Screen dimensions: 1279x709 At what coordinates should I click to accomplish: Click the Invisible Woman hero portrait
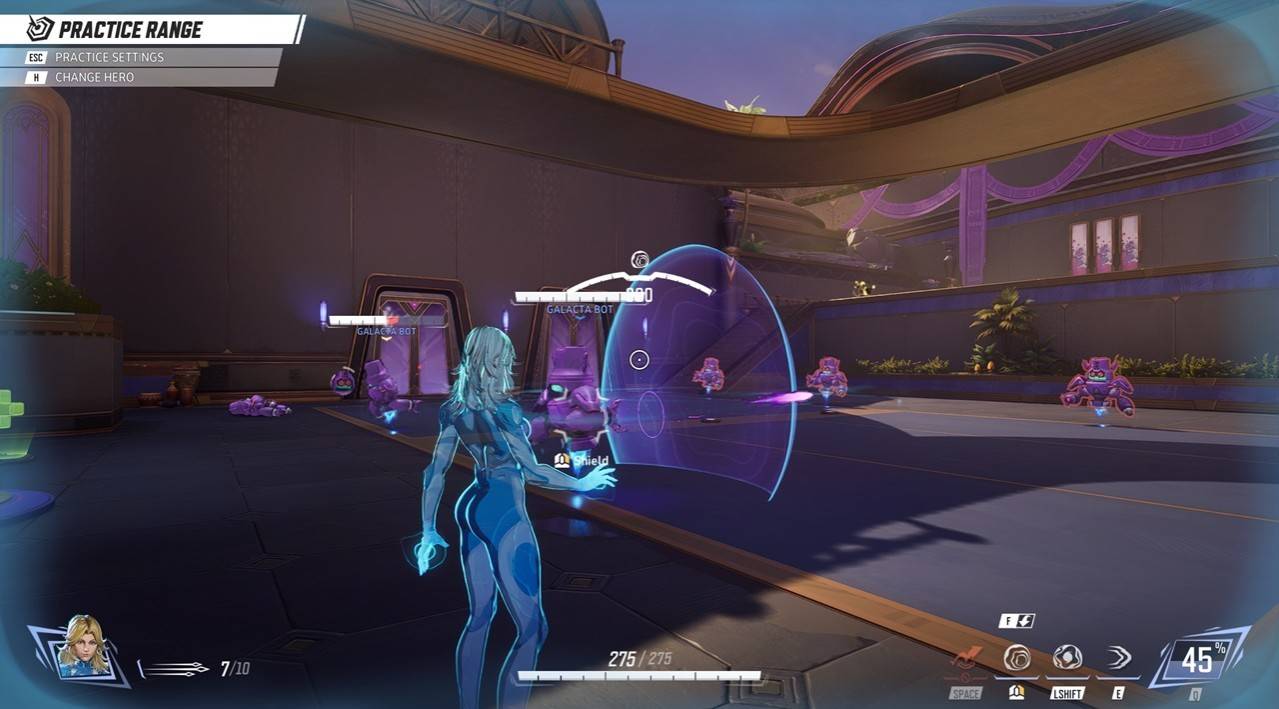[x=82, y=647]
